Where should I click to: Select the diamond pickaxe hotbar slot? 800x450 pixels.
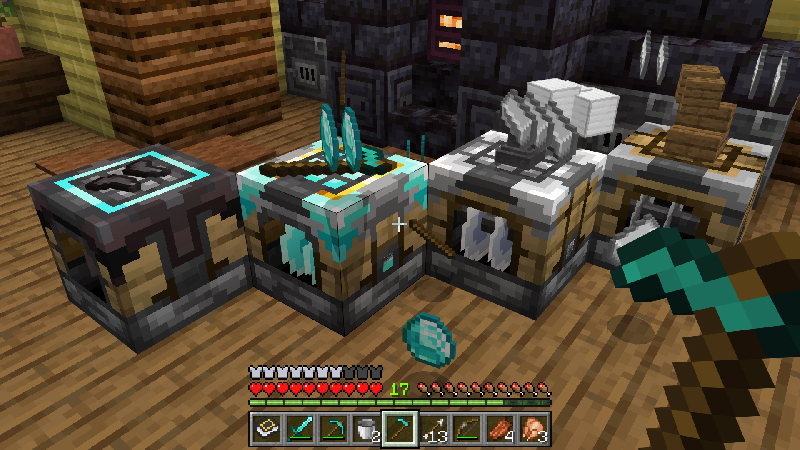click(333, 429)
